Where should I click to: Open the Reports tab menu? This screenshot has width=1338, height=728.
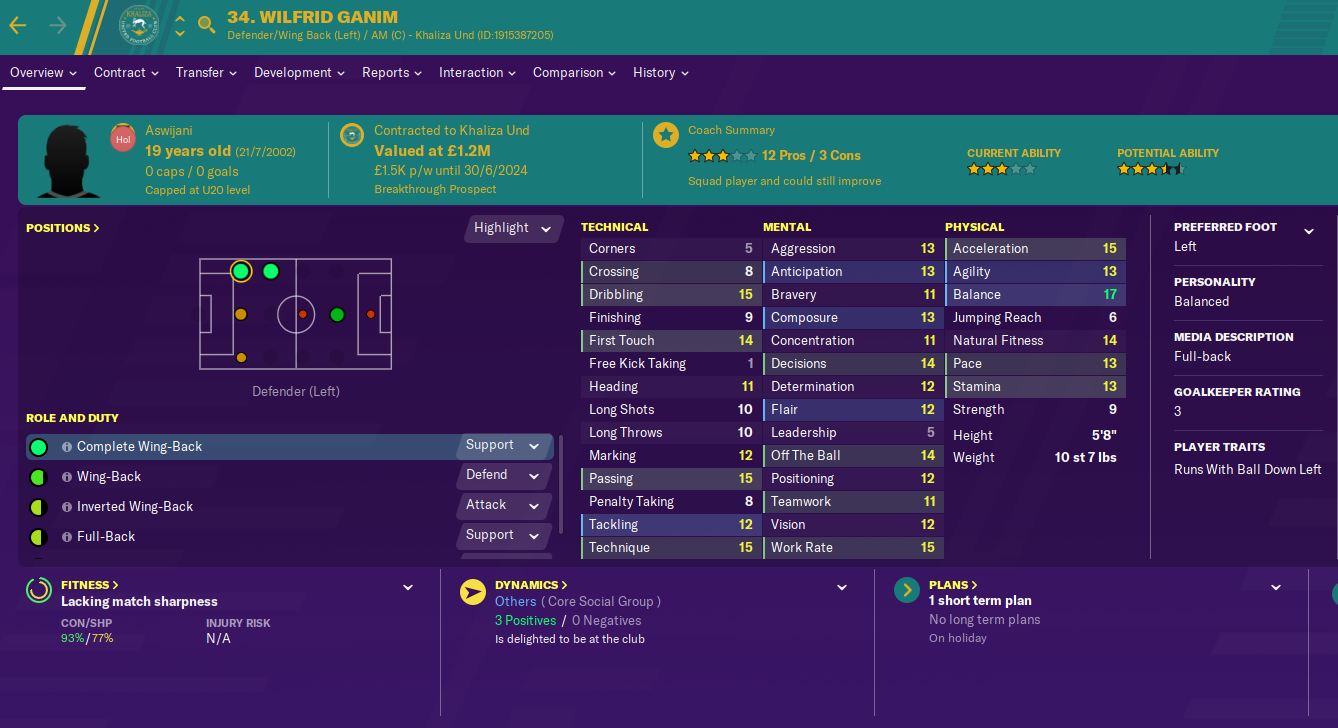coord(391,73)
